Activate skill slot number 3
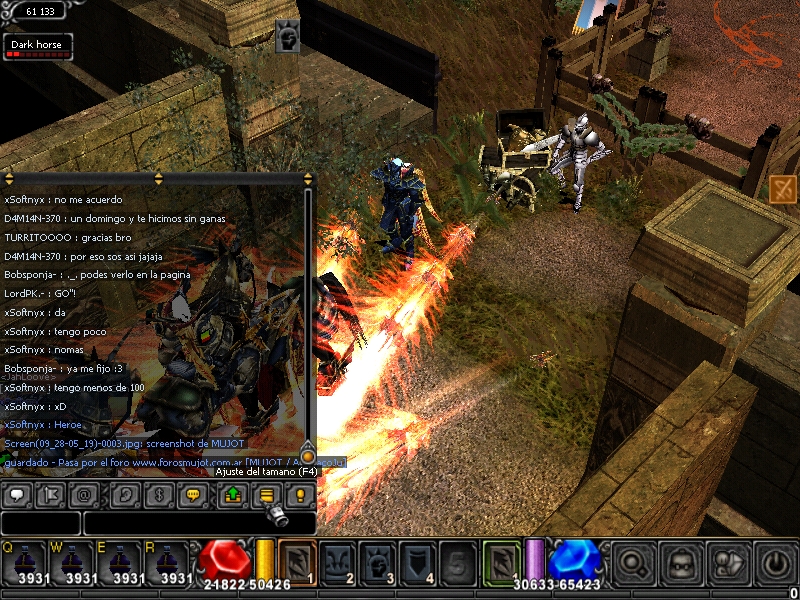 (377, 563)
